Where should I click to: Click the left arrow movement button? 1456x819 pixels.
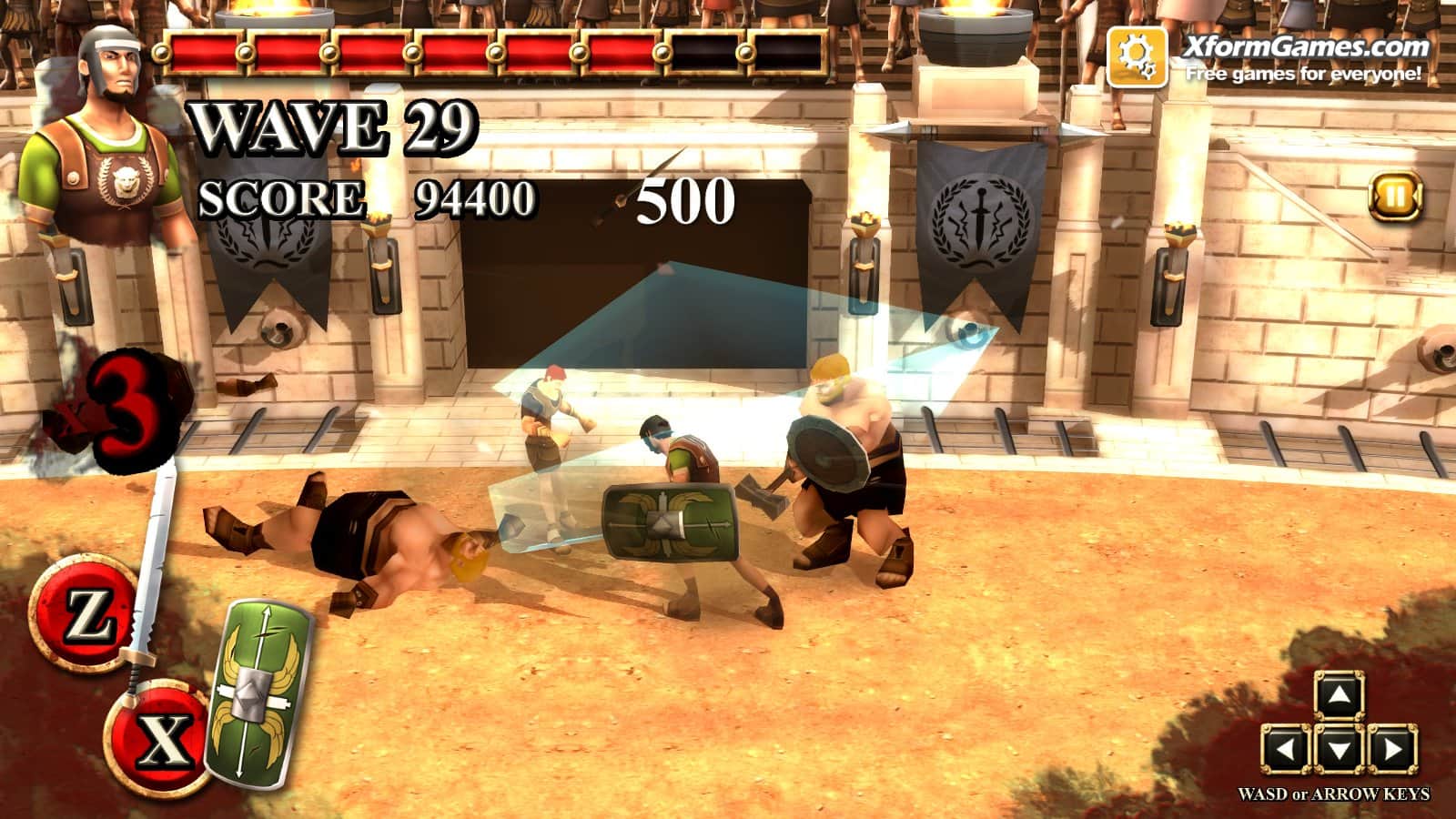(x=1286, y=750)
